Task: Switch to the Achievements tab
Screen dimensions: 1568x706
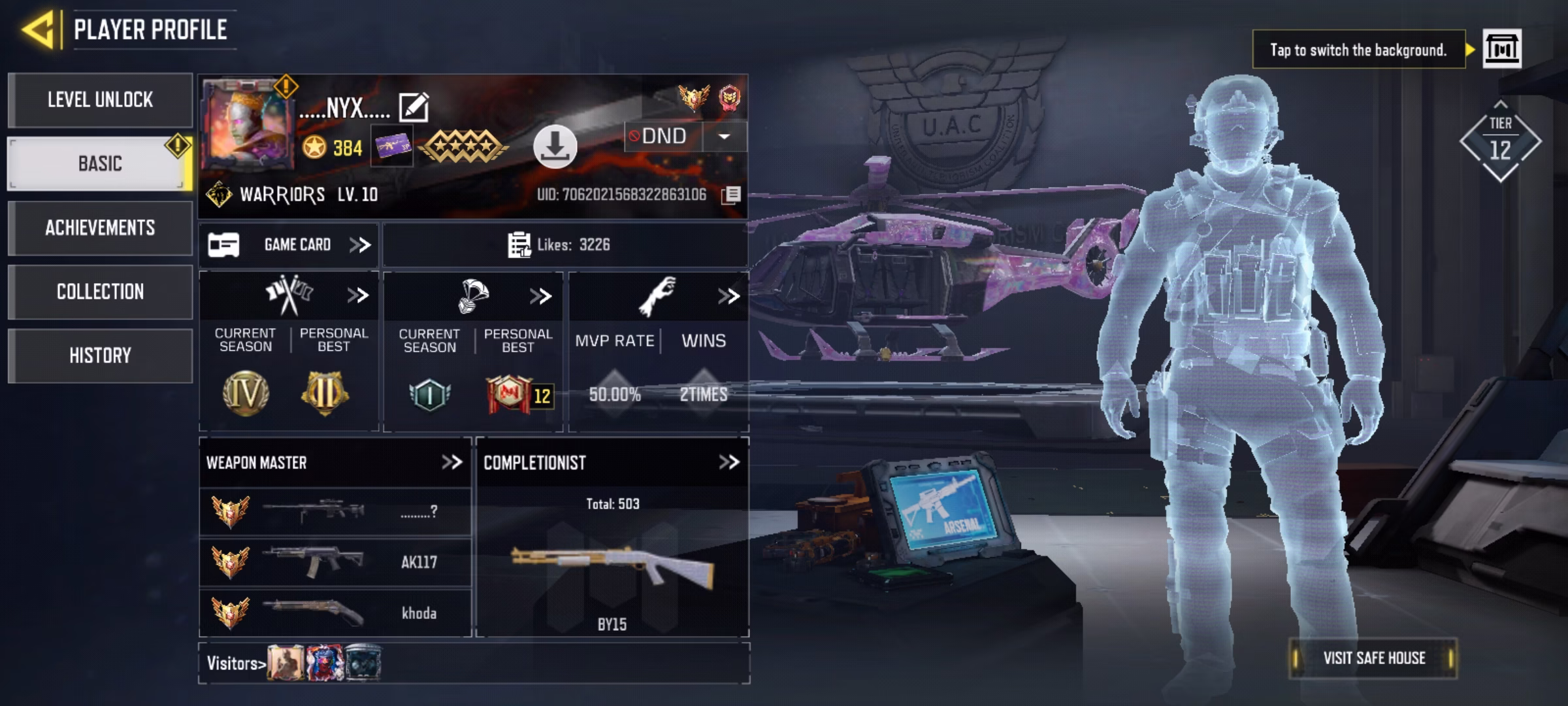Action: coord(100,227)
